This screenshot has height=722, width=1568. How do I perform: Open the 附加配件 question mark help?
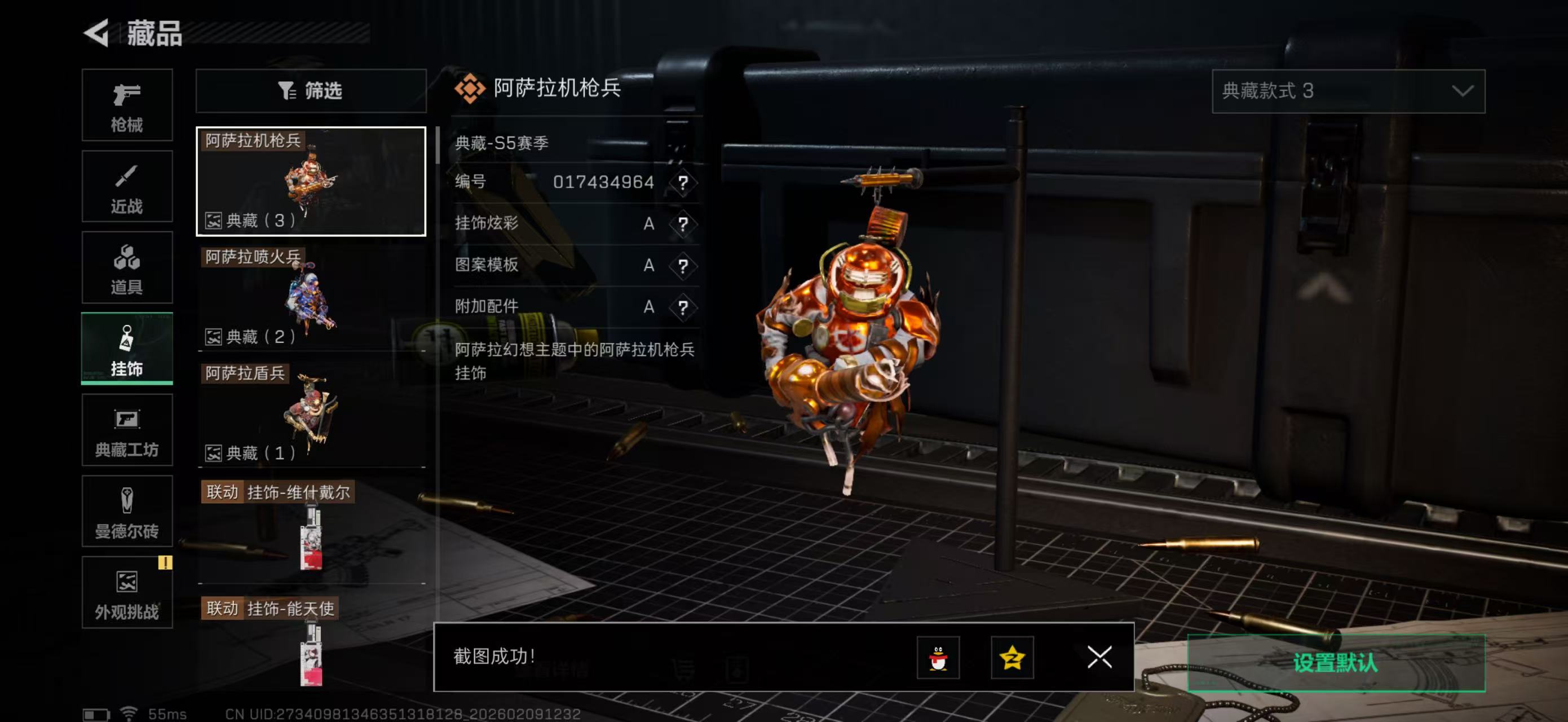pyautogui.click(x=684, y=306)
